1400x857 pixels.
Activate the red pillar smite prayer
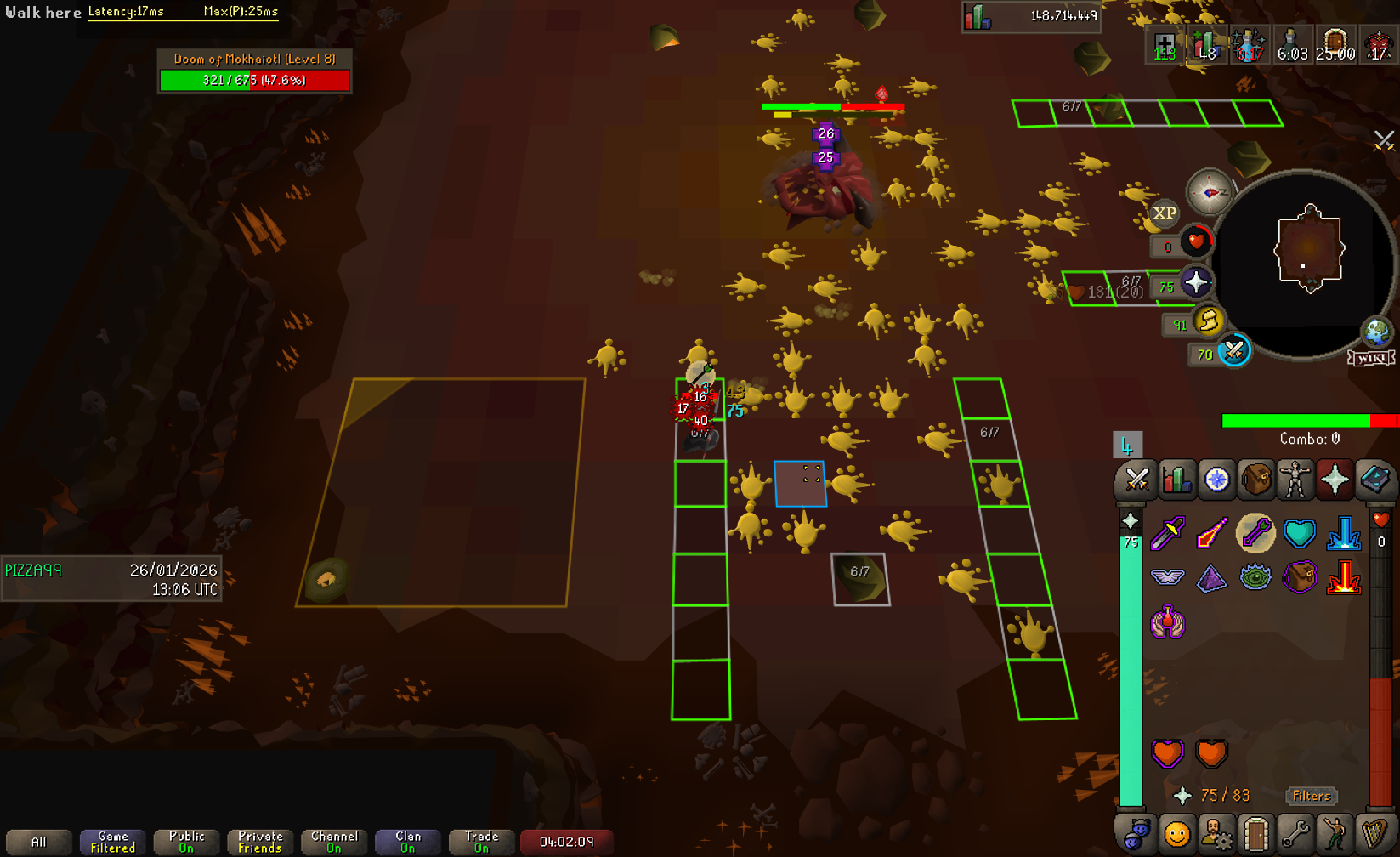[x=1344, y=579]
